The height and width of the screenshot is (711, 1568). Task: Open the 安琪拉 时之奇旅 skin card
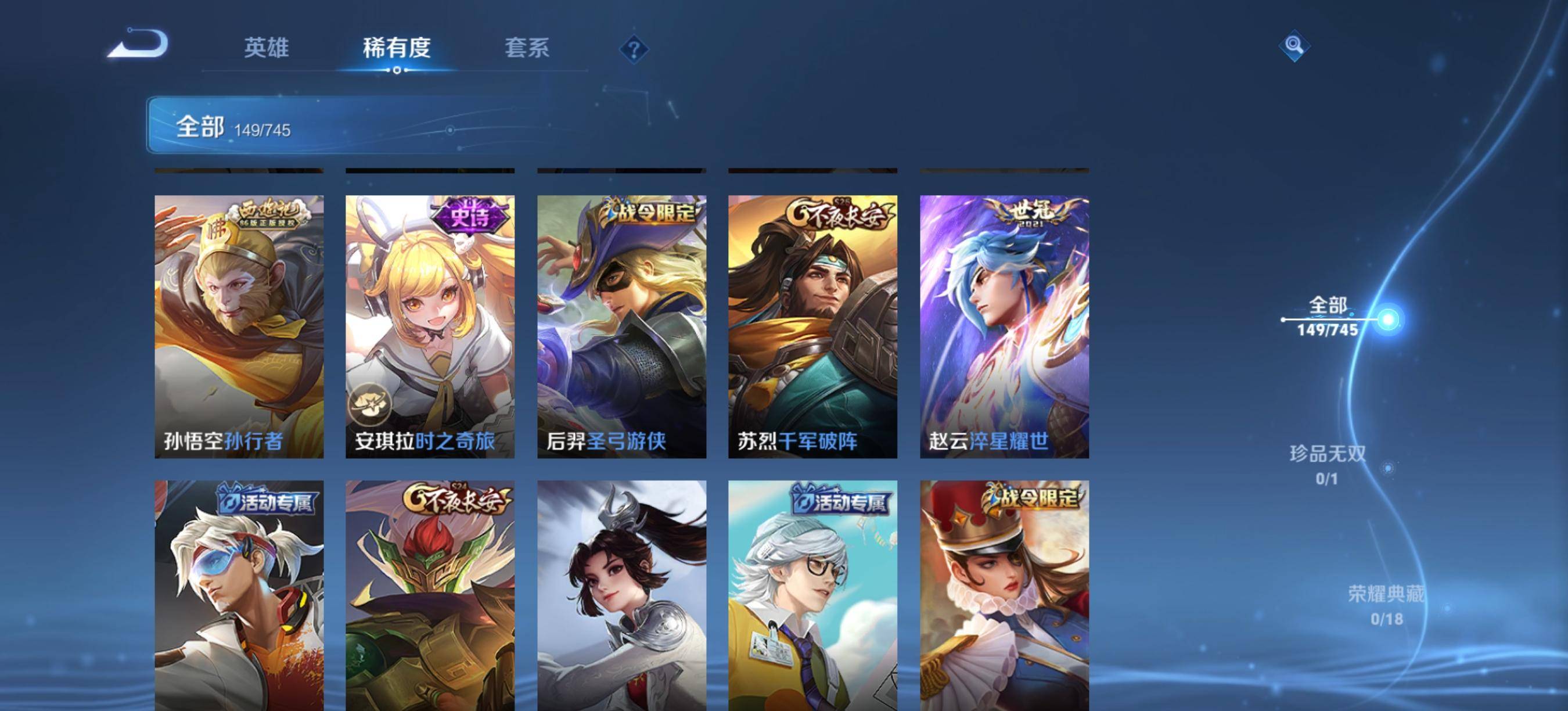click(430, 326)
